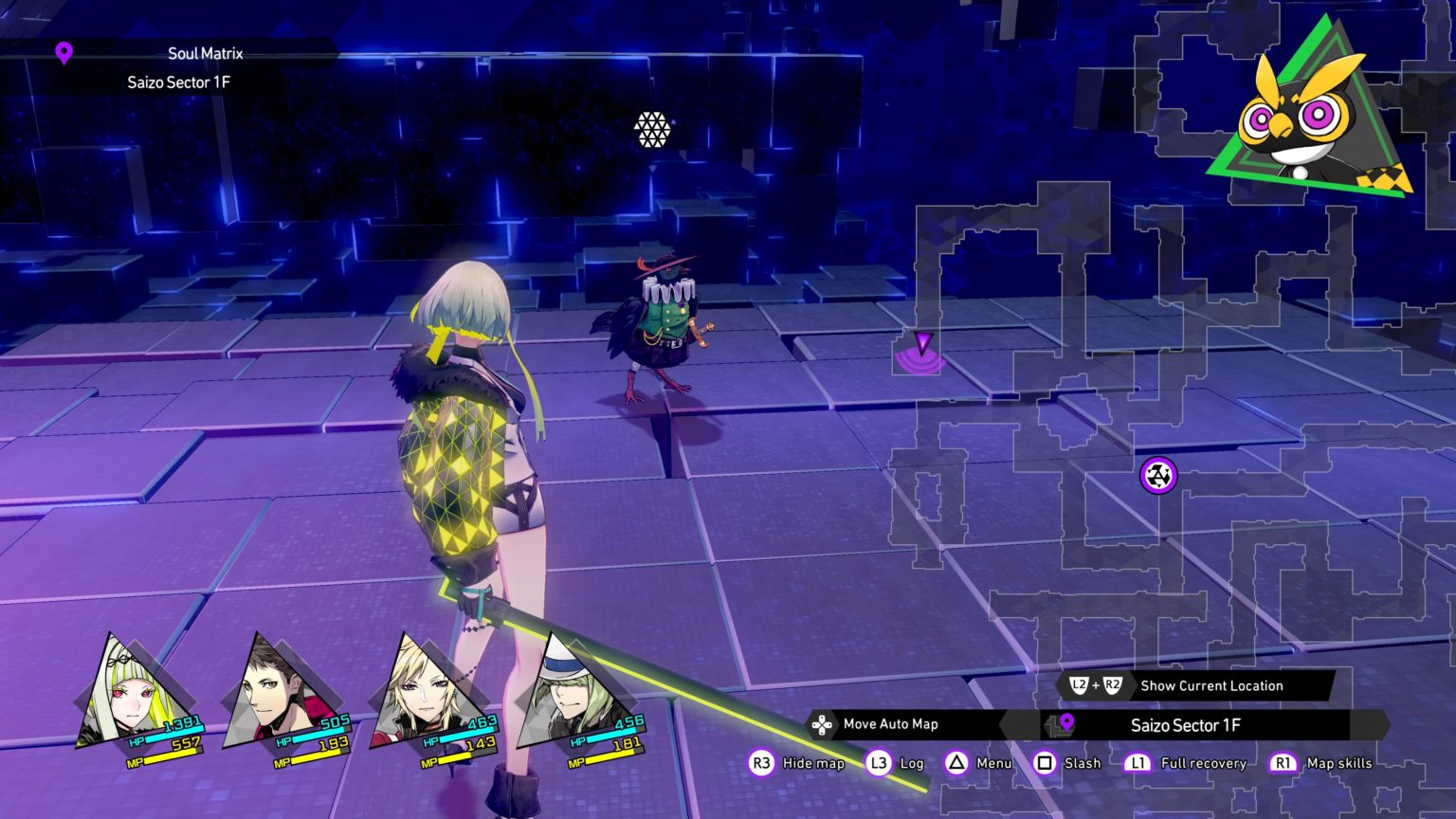This screenshot has height=819, width=1456.
Task: Click the Map skills R1 icon
Action: point(1283,763)
